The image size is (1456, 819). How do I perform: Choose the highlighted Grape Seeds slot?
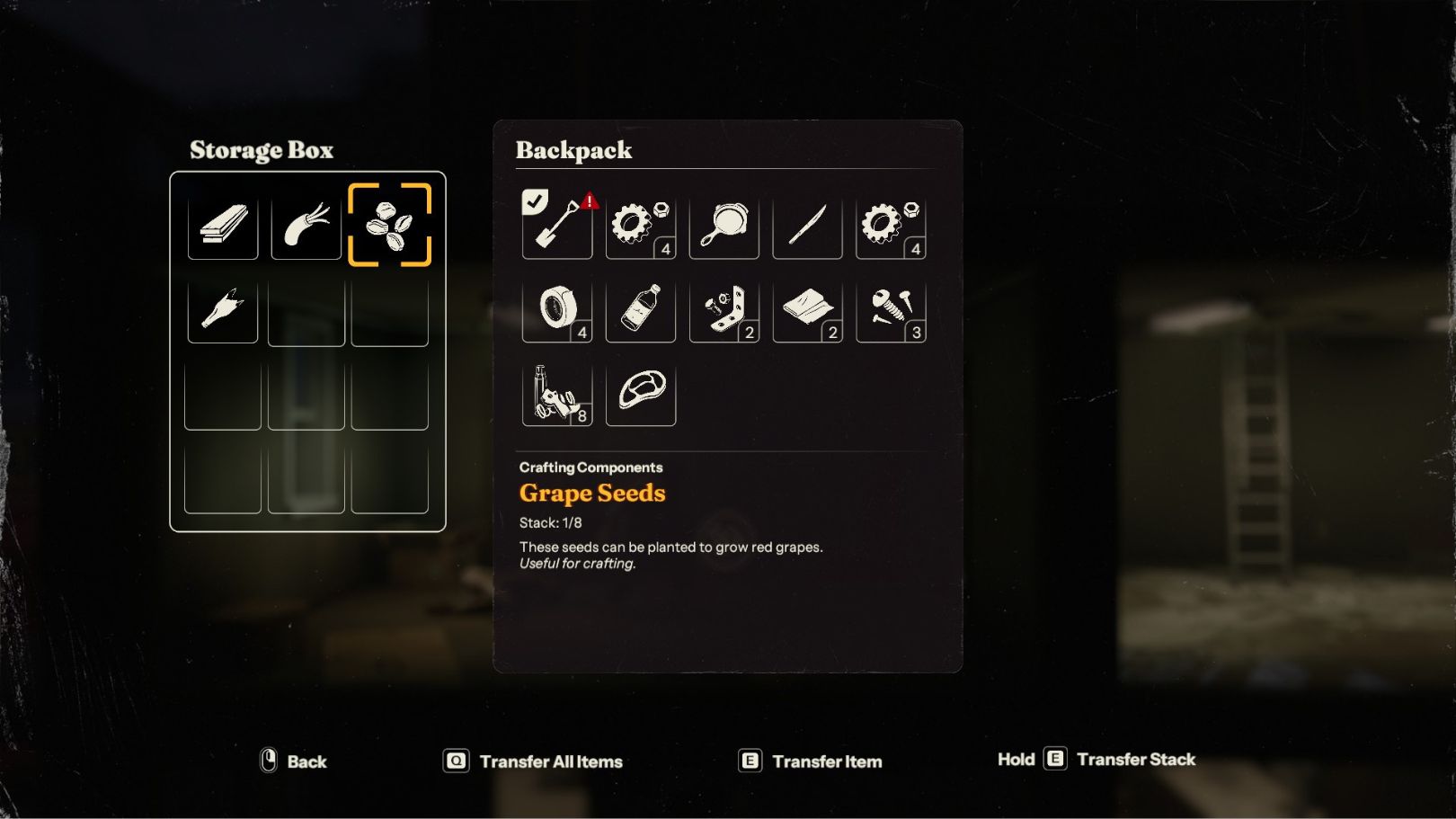point(390,225)
